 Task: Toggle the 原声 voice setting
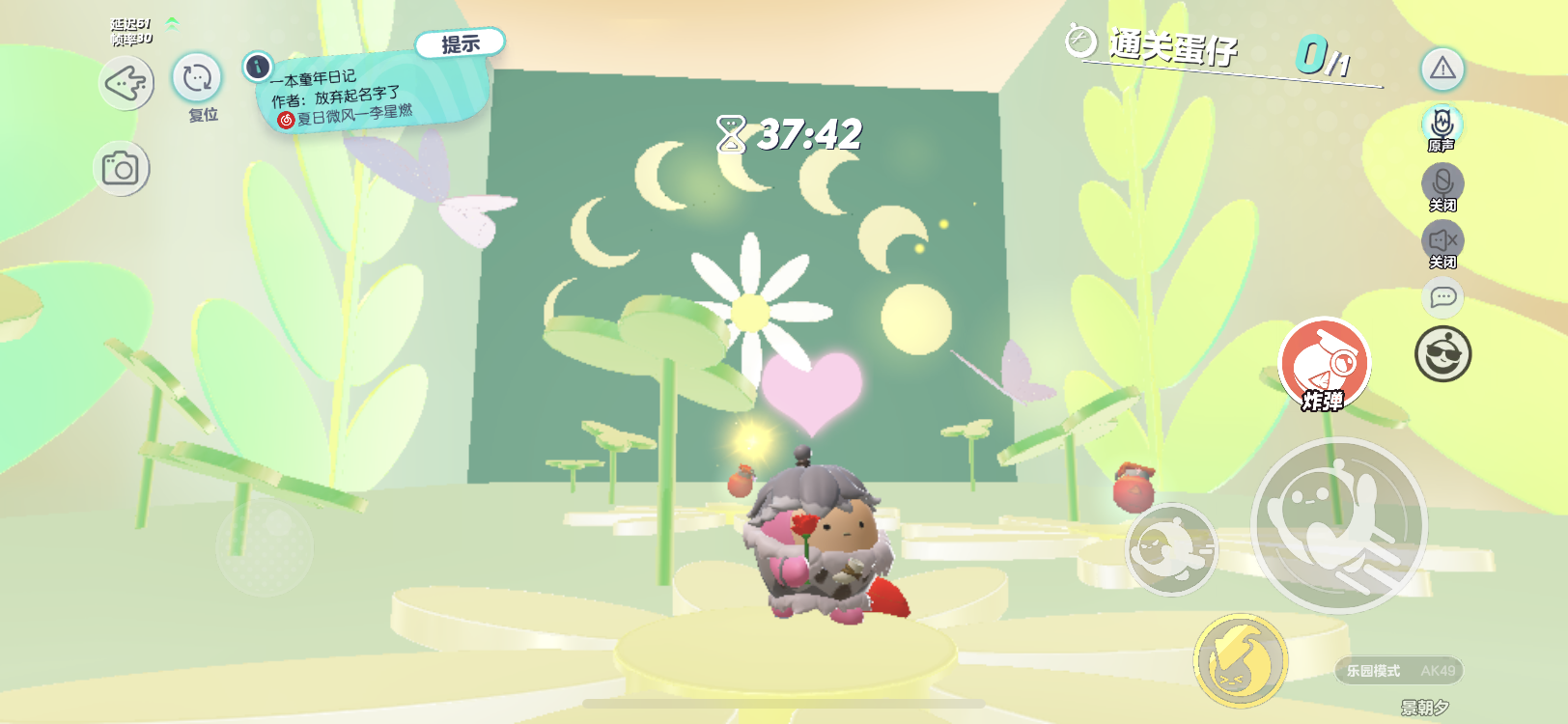1442,125
